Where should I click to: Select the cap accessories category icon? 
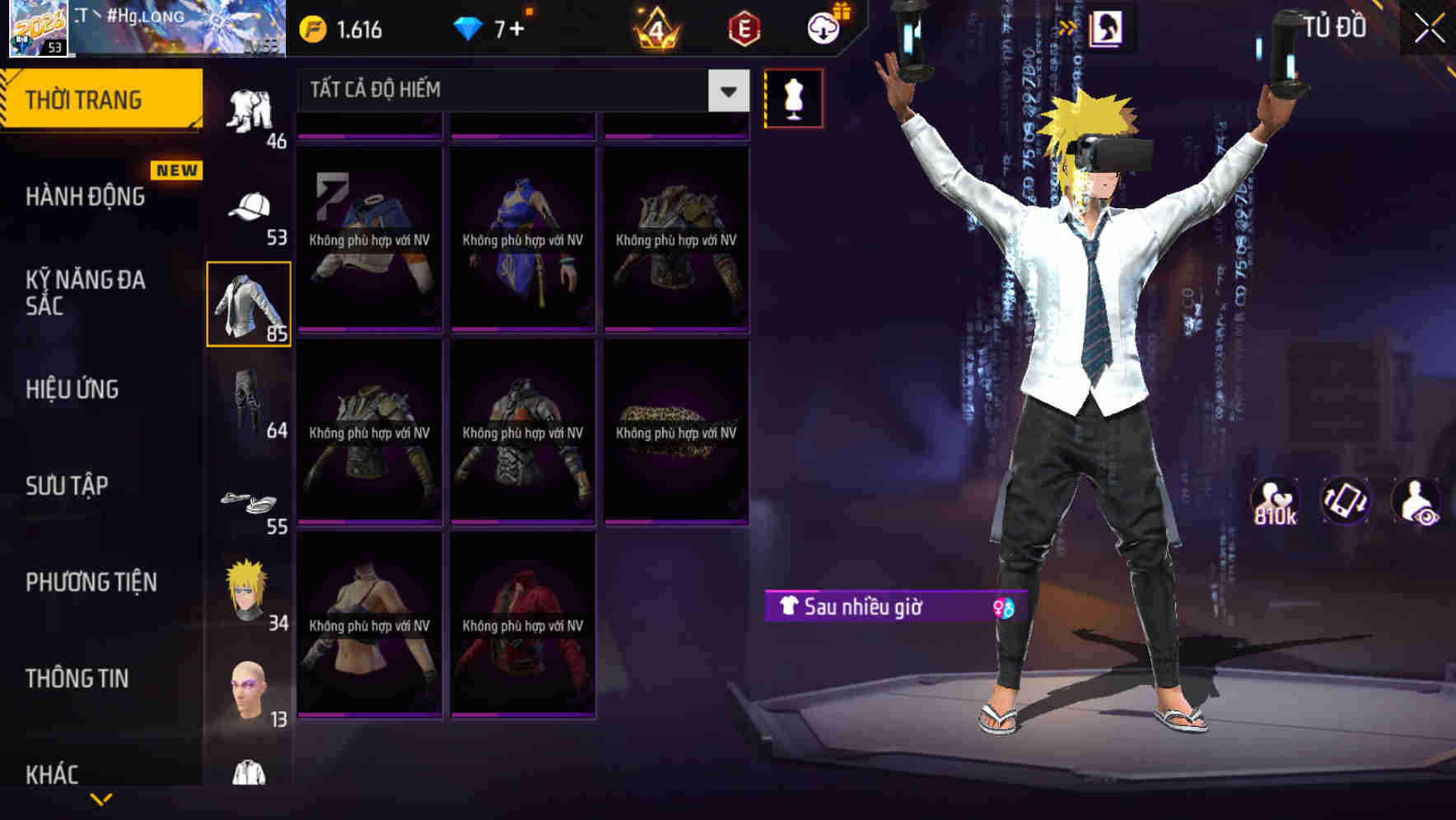tap(249, 205)
